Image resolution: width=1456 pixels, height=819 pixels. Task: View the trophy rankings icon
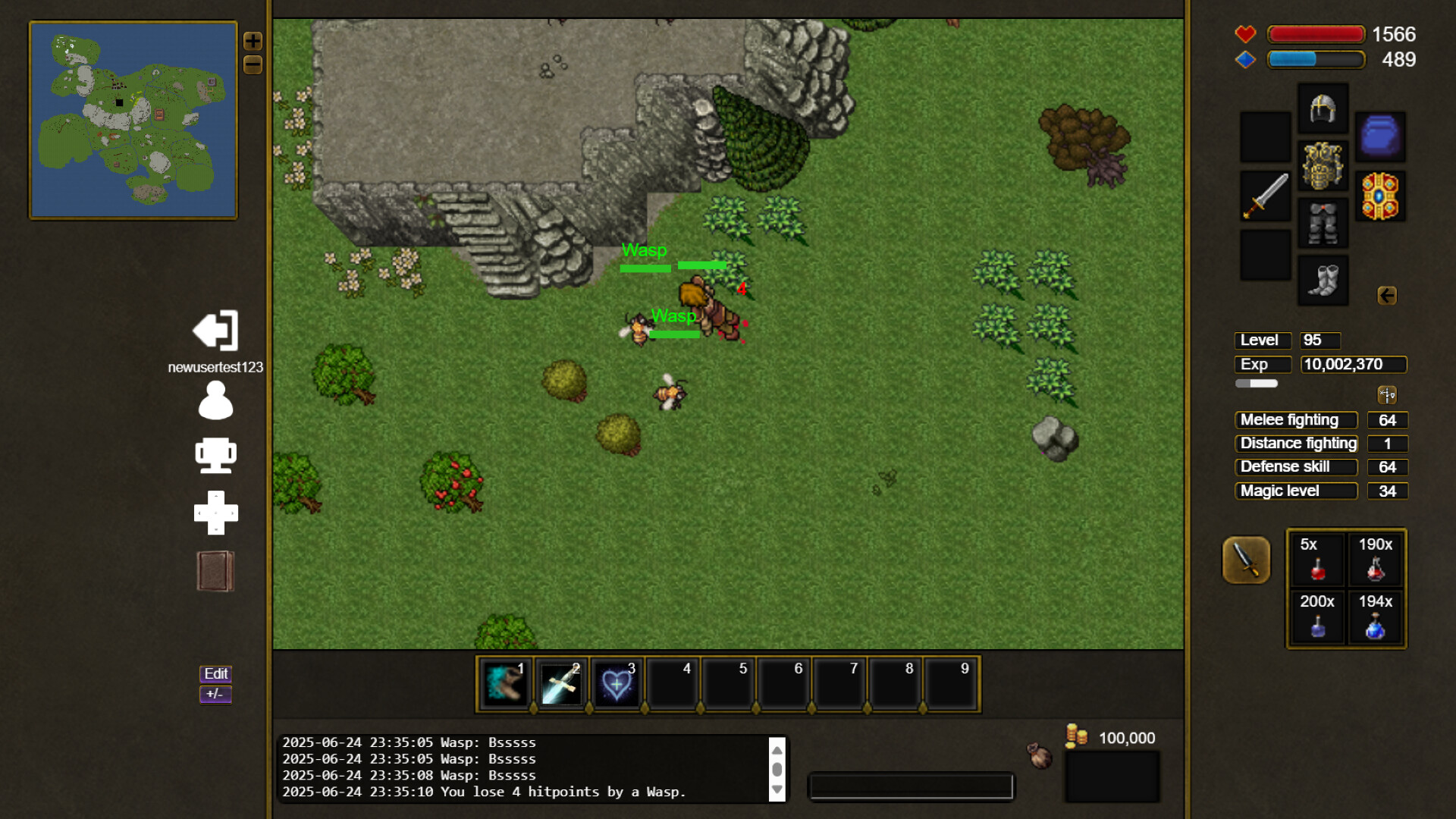pos(215,456)
